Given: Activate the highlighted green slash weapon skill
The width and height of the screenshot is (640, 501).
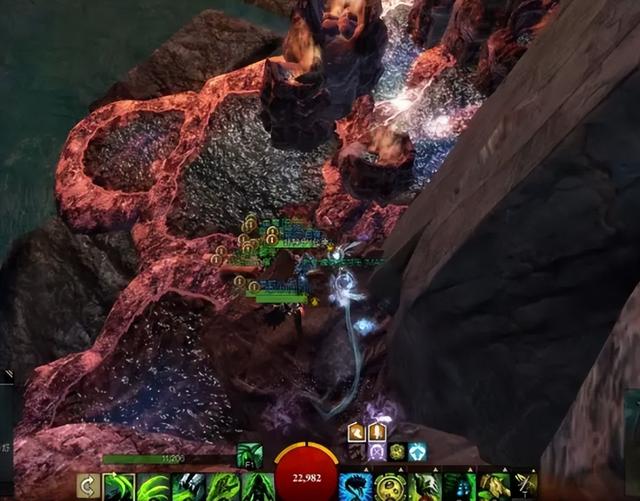Looking at the screenshot, I should [119, 487].
